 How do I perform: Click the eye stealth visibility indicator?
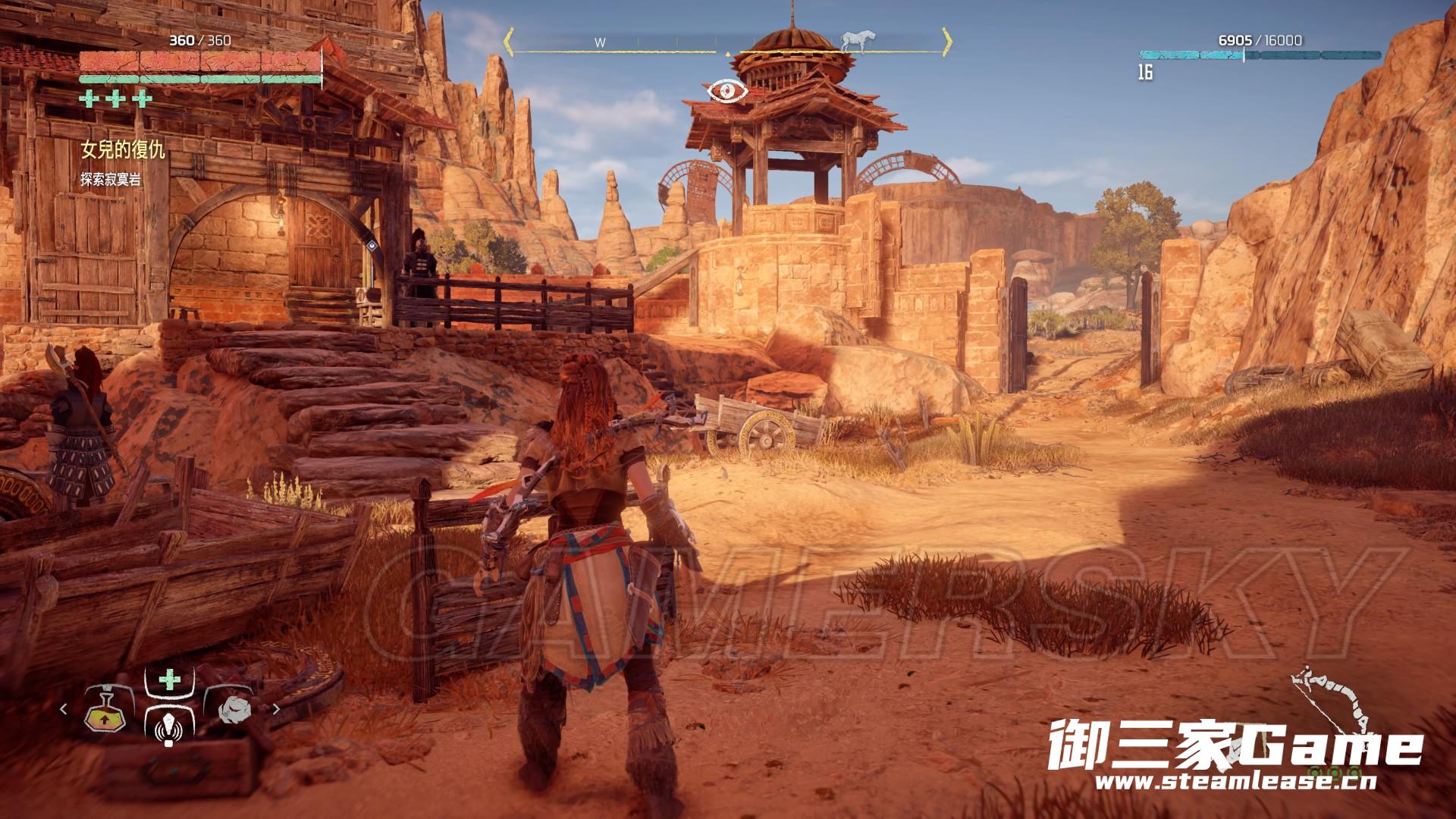tap(727, 91)
